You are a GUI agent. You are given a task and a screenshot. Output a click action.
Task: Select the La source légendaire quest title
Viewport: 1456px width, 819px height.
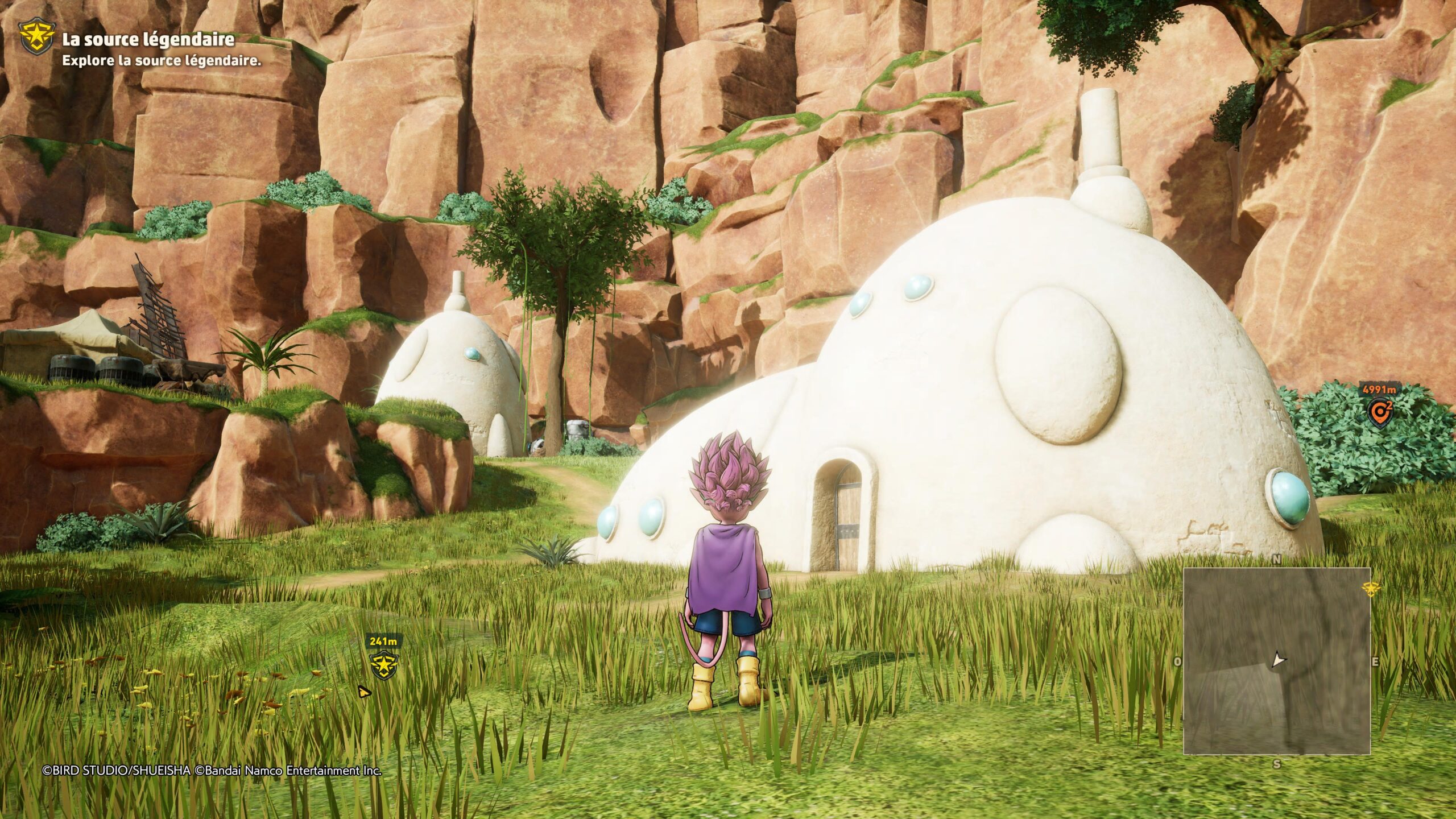pos(148,39)
